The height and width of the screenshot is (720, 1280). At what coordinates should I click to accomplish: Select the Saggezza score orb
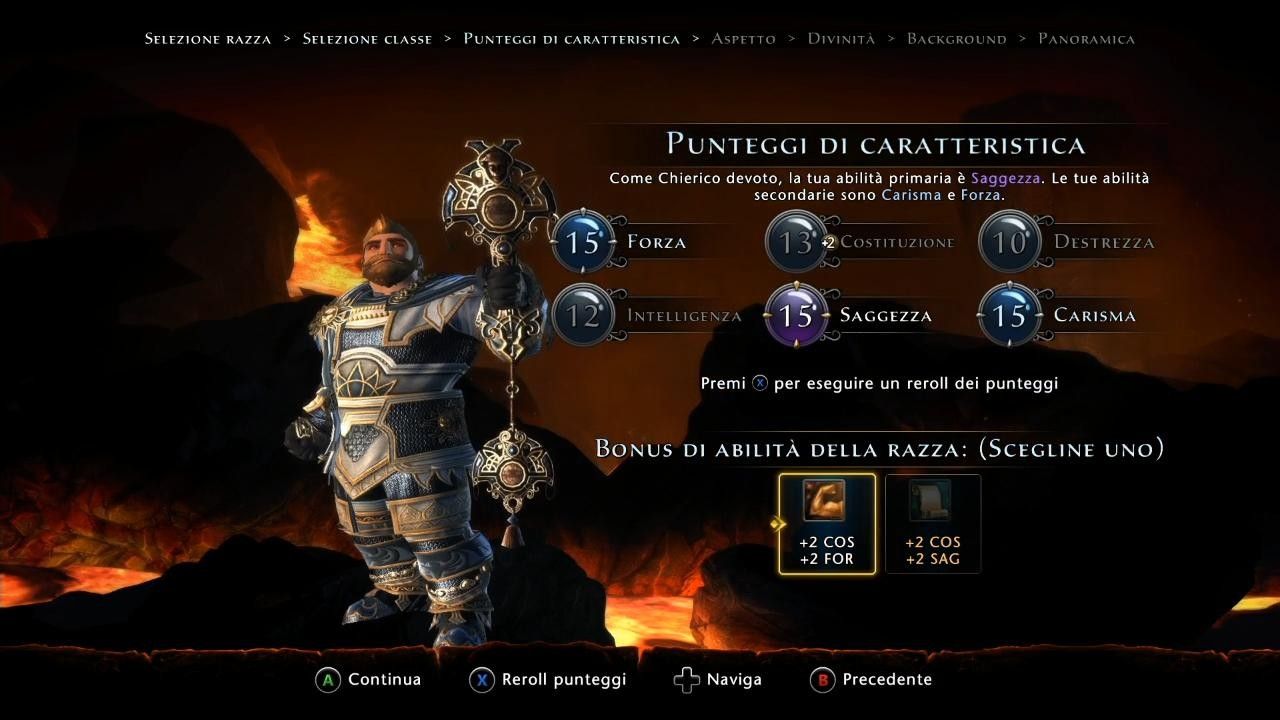(x=796, y=316)
